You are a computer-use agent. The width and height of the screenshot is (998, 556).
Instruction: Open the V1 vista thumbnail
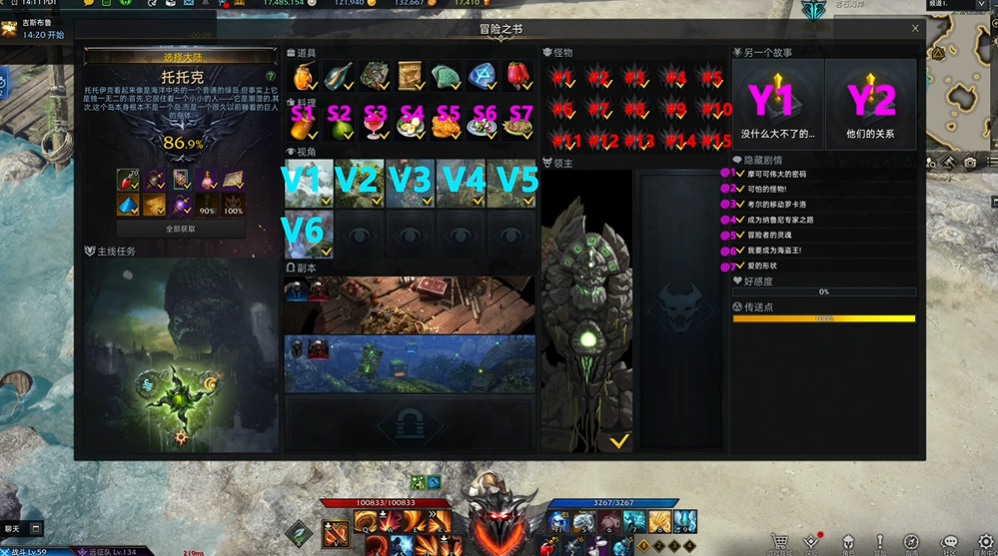(x=308, y=184)
